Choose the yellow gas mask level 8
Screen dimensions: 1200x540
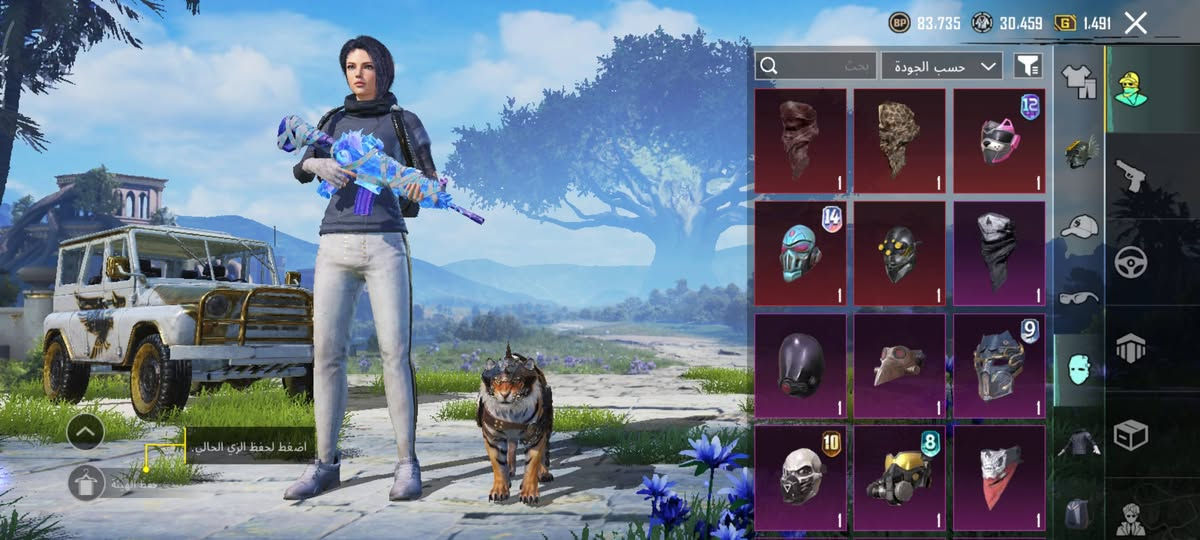(899, 477)
